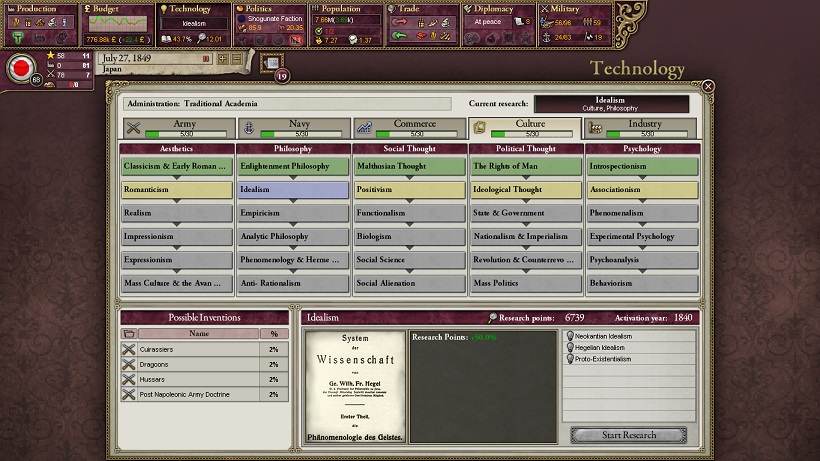Close the Technology window

tap(708, 87)
